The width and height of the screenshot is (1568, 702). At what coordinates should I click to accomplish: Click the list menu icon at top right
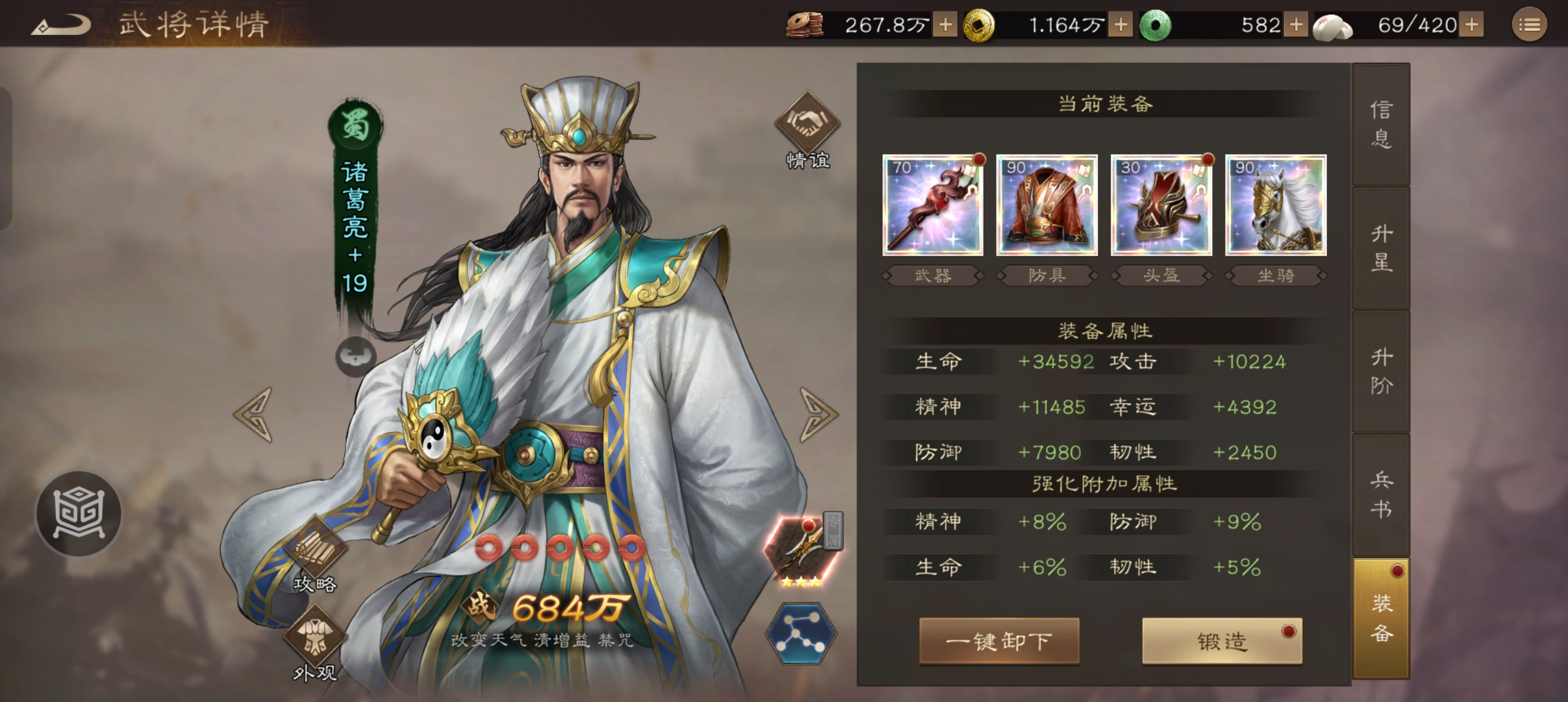tap(1530, 25)
